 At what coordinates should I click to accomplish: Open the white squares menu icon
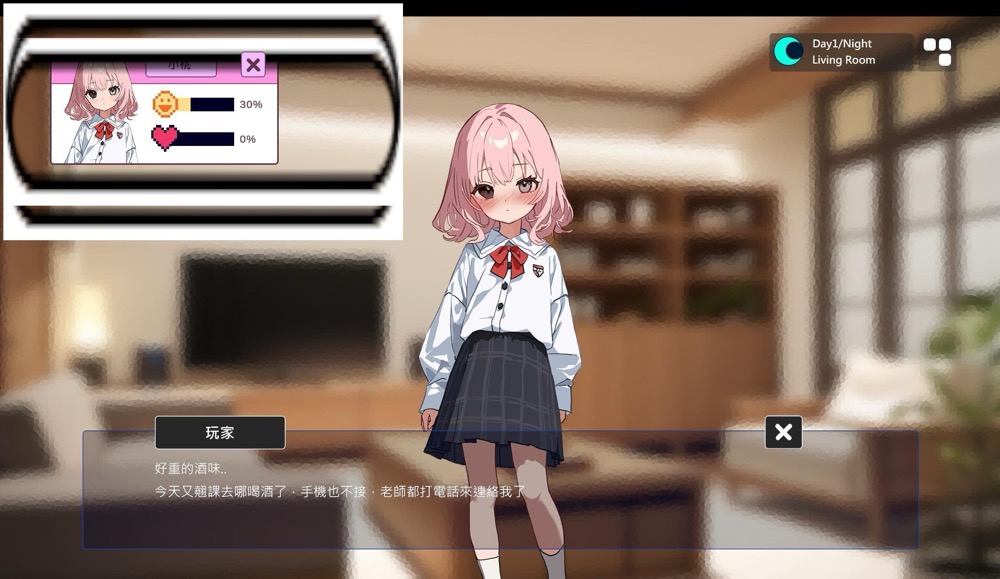[937, 52]
